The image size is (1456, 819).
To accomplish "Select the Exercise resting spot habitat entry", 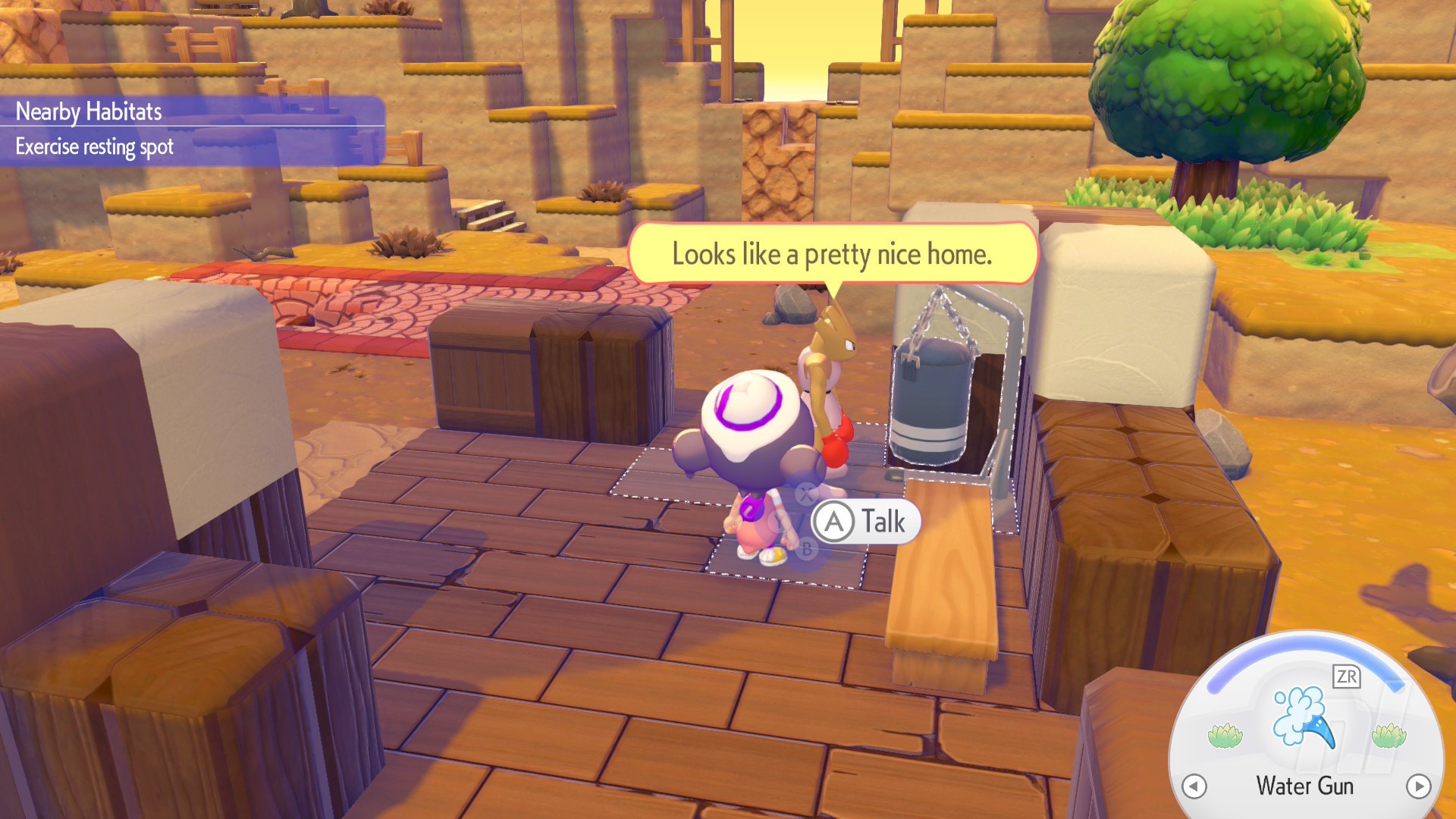I will click(x=95, y=146).
